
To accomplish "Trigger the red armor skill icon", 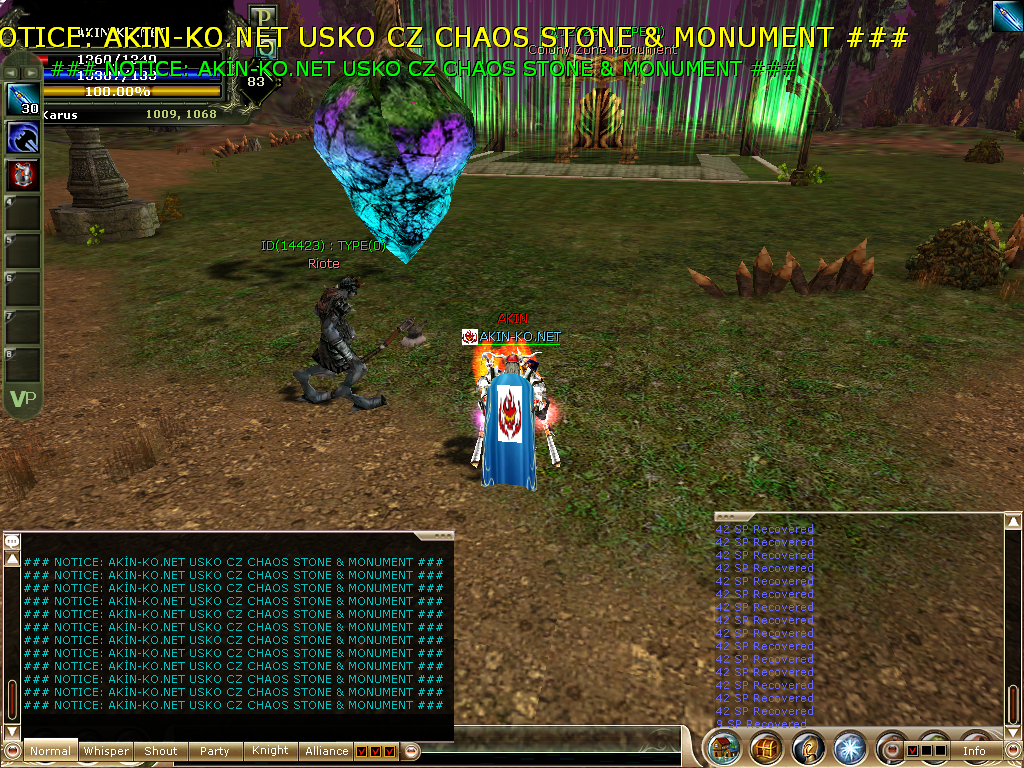I will click(23, 174).
